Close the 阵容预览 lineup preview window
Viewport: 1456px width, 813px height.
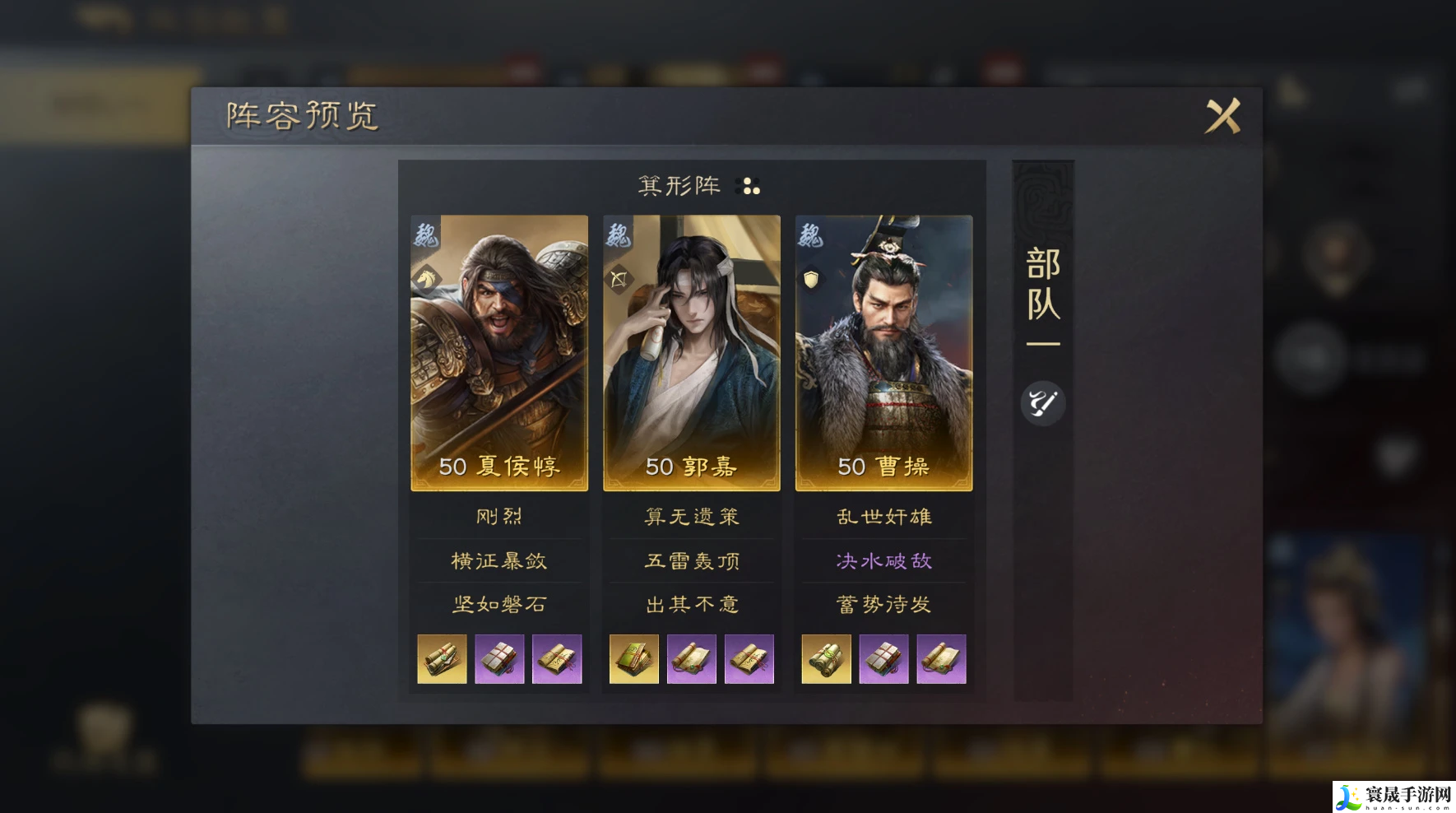[x=1222, y=116]
